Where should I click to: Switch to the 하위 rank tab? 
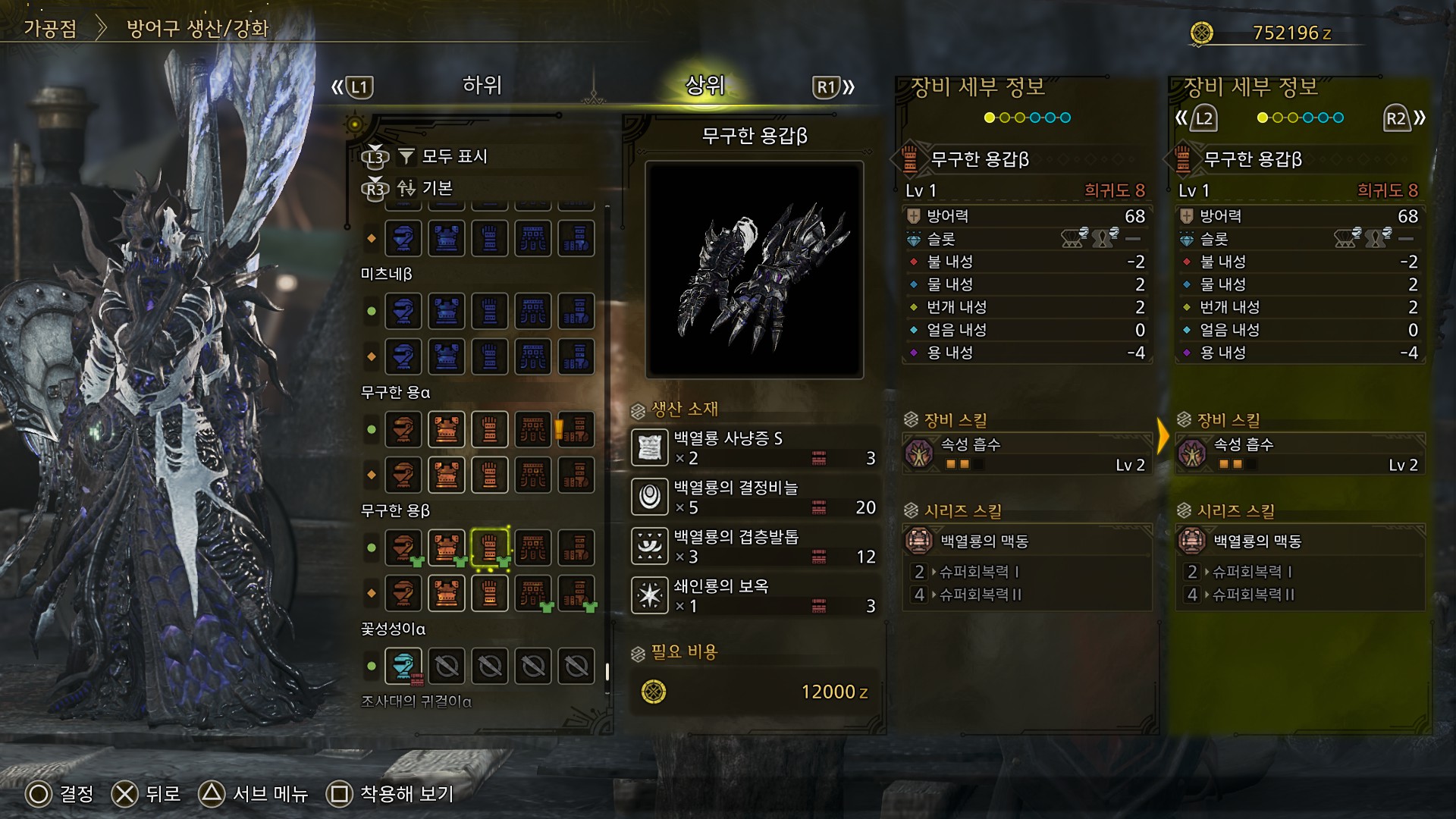482,86
